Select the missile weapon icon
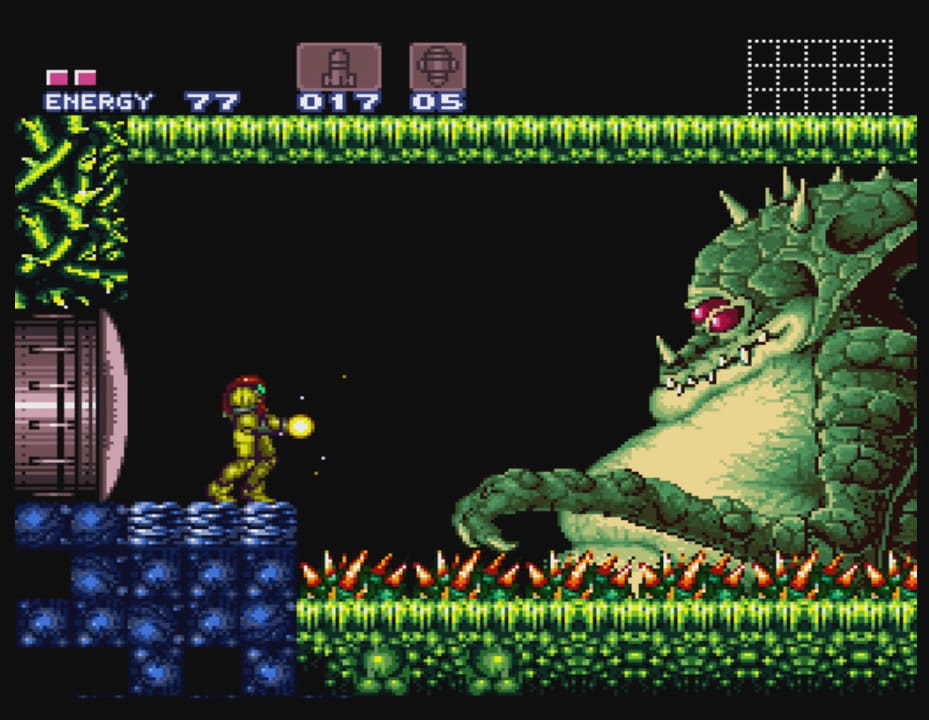Viewport: 929px width, 720px height. pyautogui.click(x=338, y=67)
